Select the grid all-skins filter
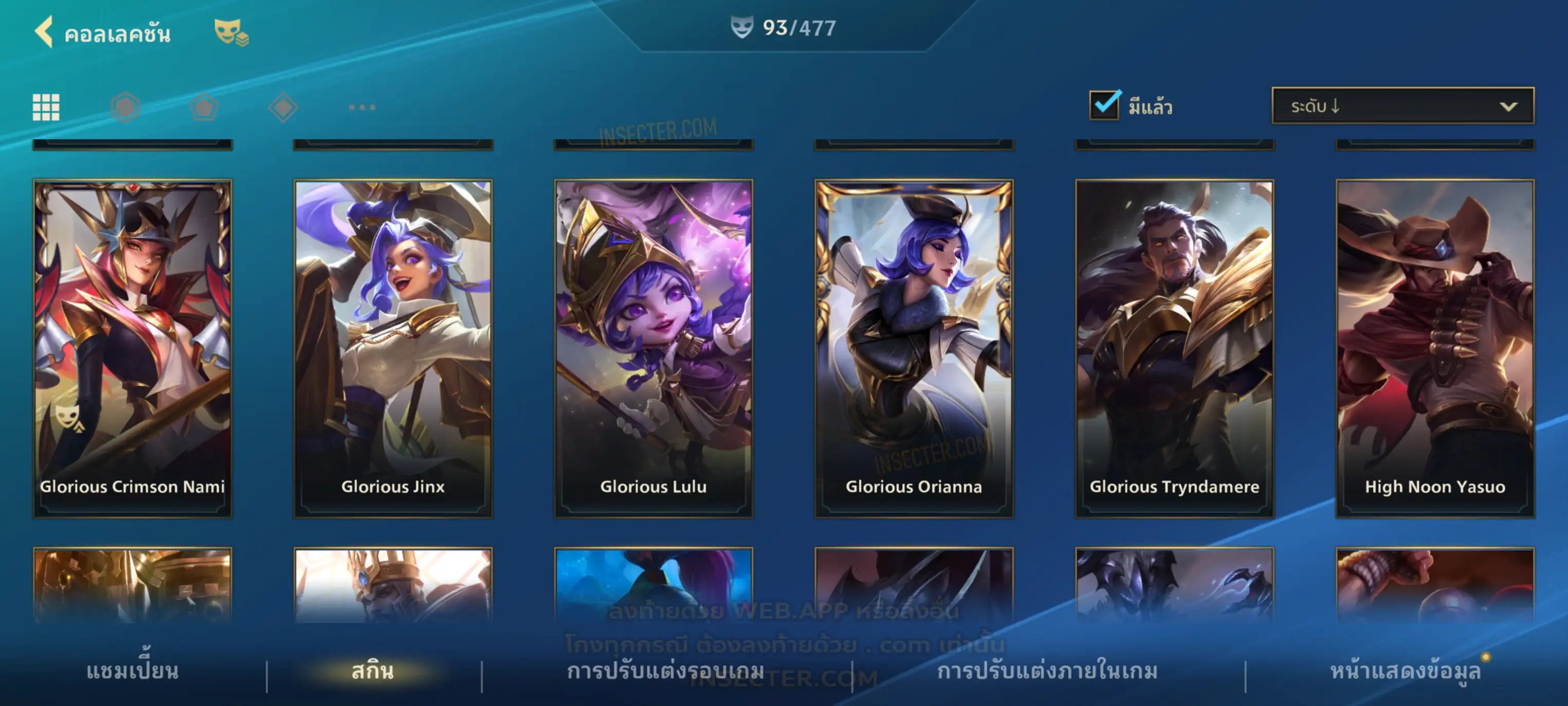The height and width of the screenshot is (706, 1568). [x=46, y=107]
